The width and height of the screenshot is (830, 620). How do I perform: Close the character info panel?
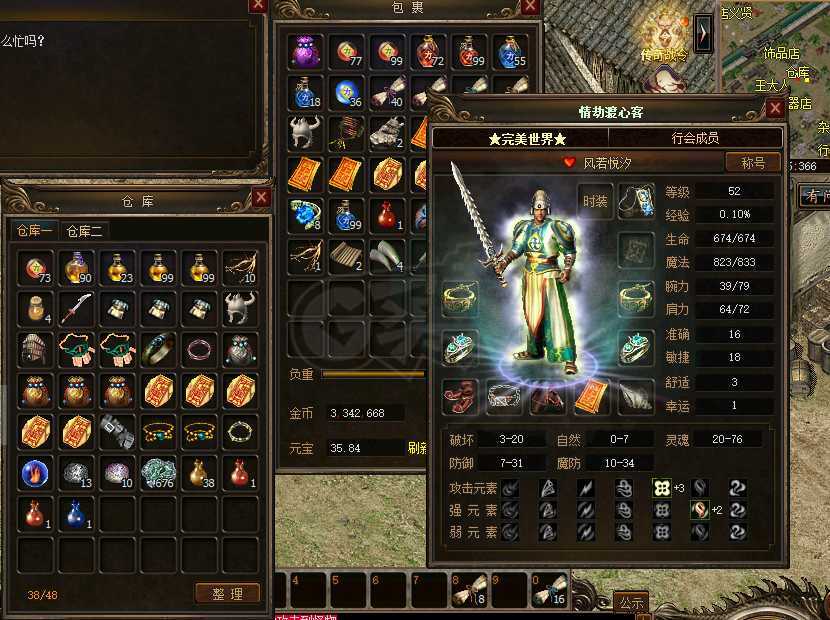[x=776, y=110]
